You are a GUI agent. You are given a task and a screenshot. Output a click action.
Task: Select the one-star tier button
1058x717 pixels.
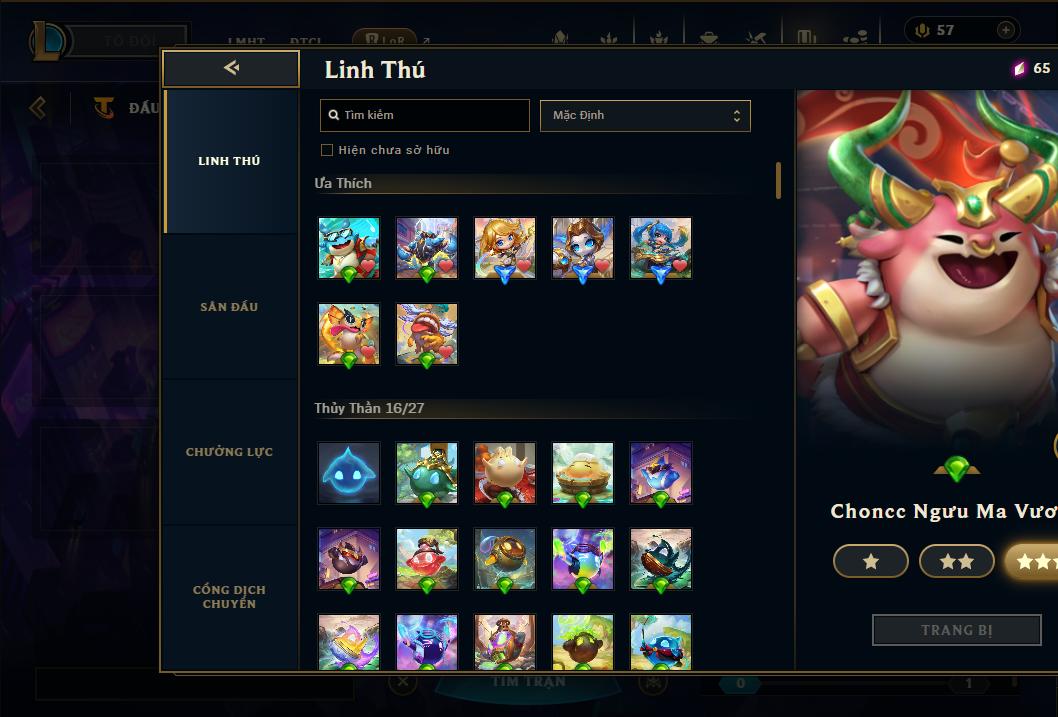tap(870, 562)
